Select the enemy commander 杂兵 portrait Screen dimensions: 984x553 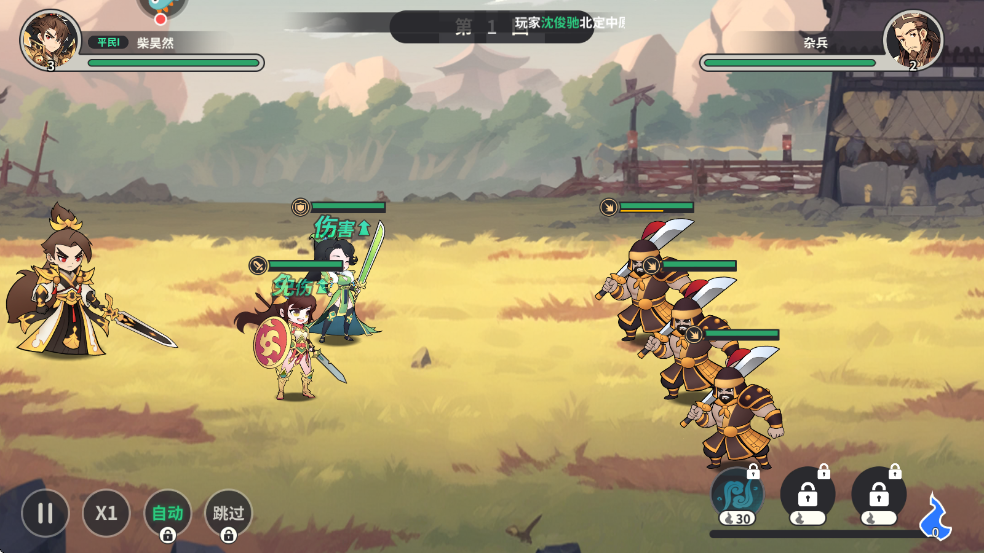[913, 40]
